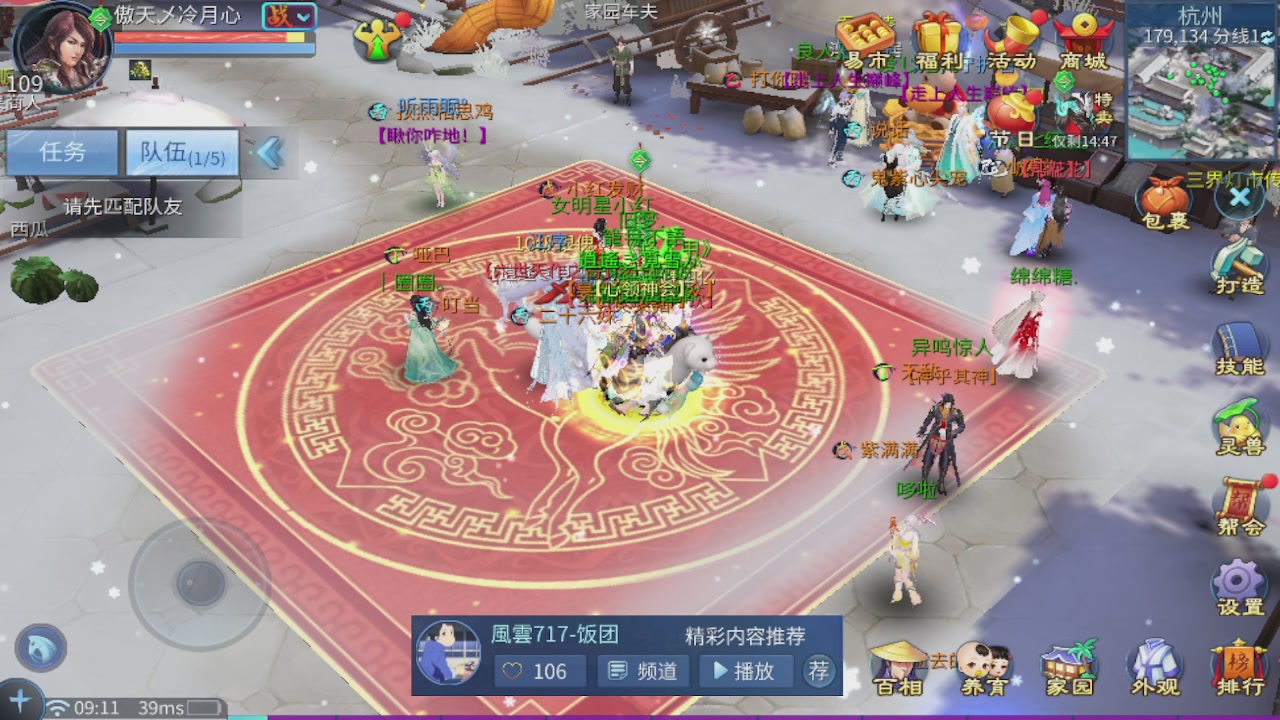The height and width of the screenshot is (720, 1280).
Task: Open the 战 battle mode dropdown
Action: coord(289,17)
